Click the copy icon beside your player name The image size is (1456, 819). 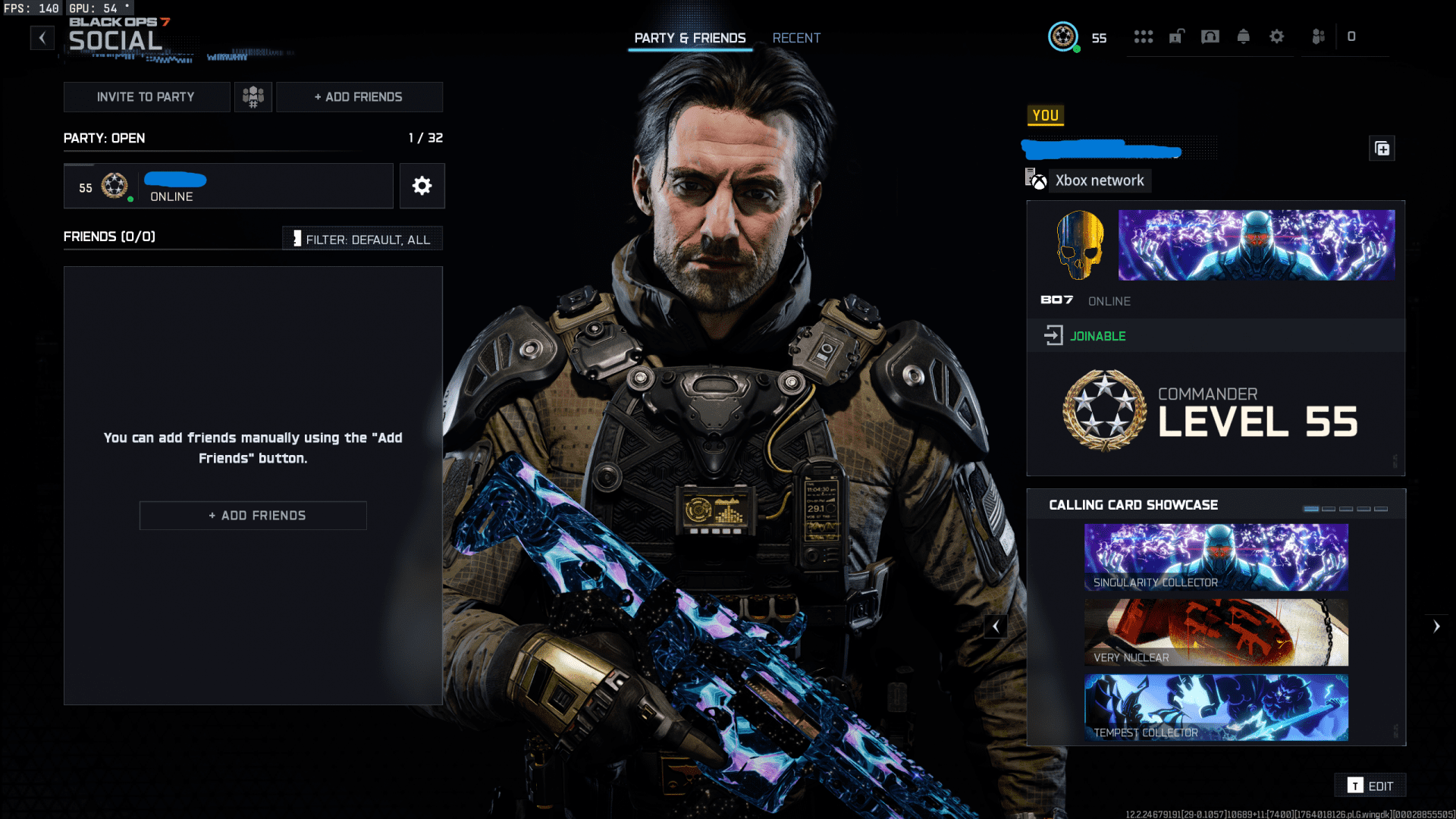point(1382,149)
